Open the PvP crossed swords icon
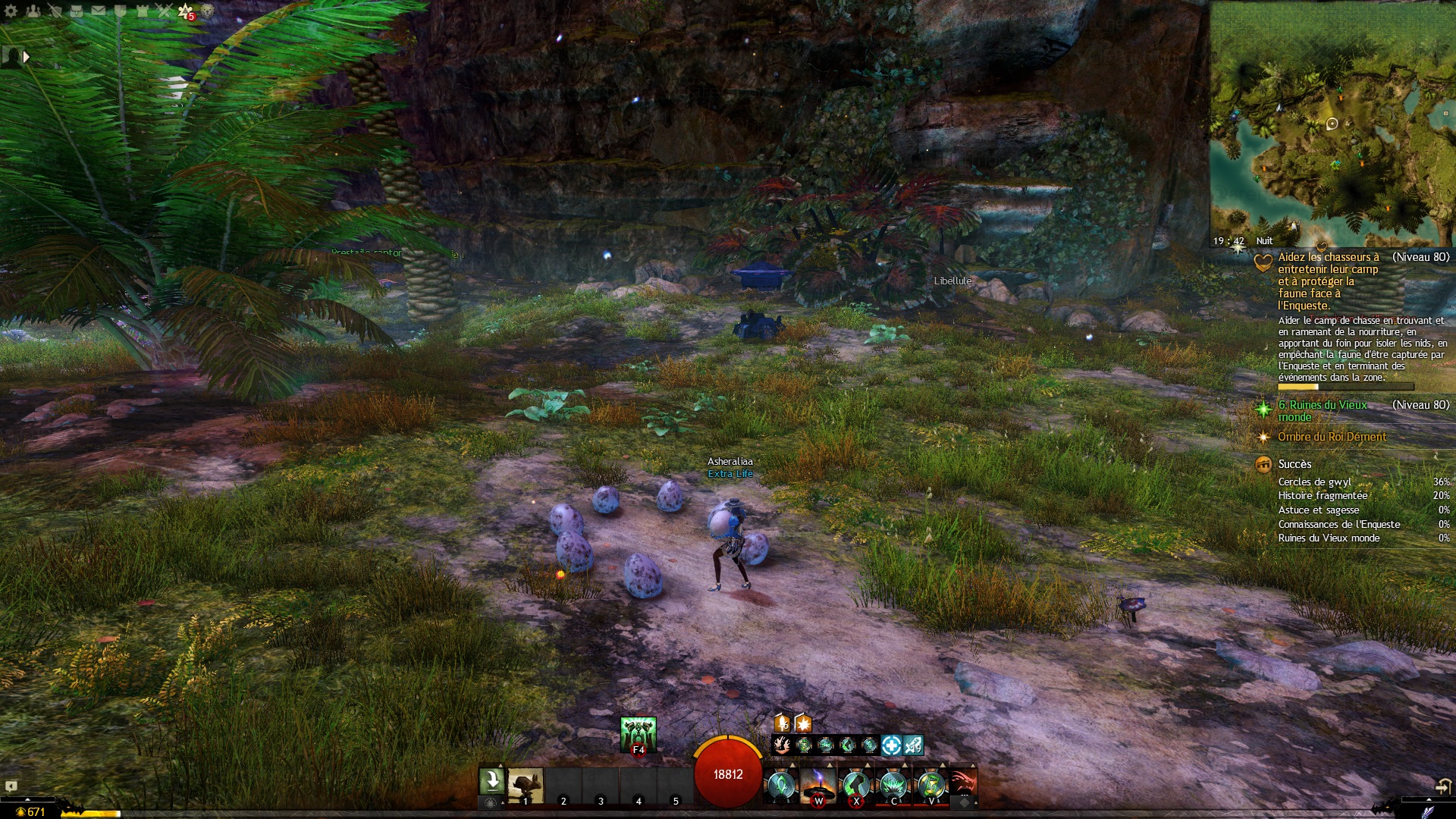The width and height of the screenshot is (1456, 819). coord(164,11)
